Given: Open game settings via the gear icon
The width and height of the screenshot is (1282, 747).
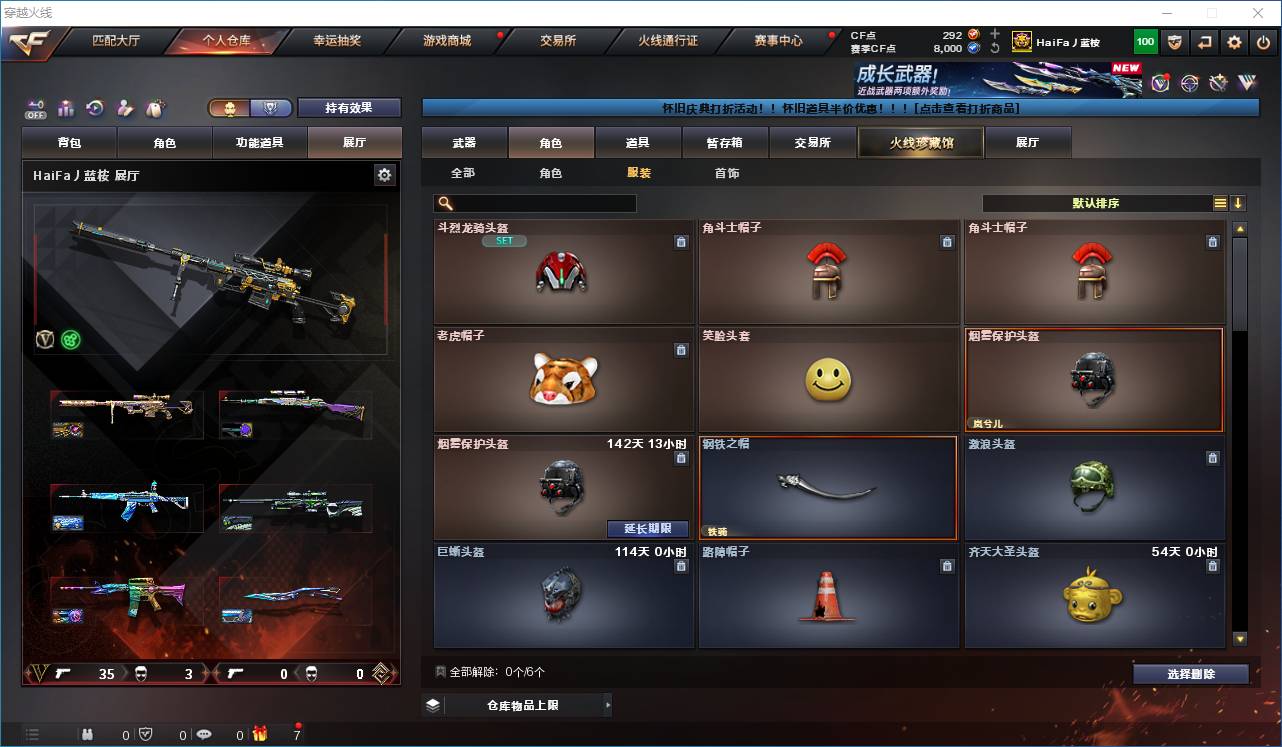Looking at the screenshot, I should tap(1233, 41).
